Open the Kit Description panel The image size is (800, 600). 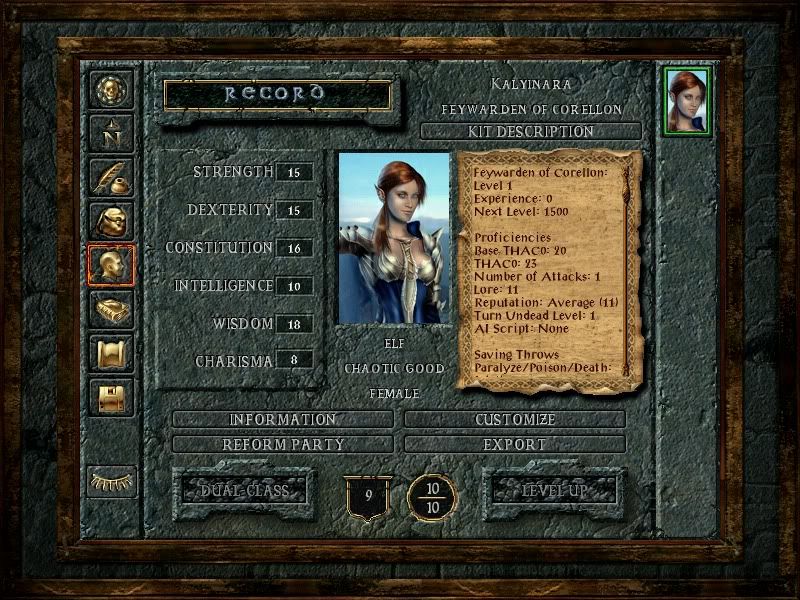(x=531, y=131)
